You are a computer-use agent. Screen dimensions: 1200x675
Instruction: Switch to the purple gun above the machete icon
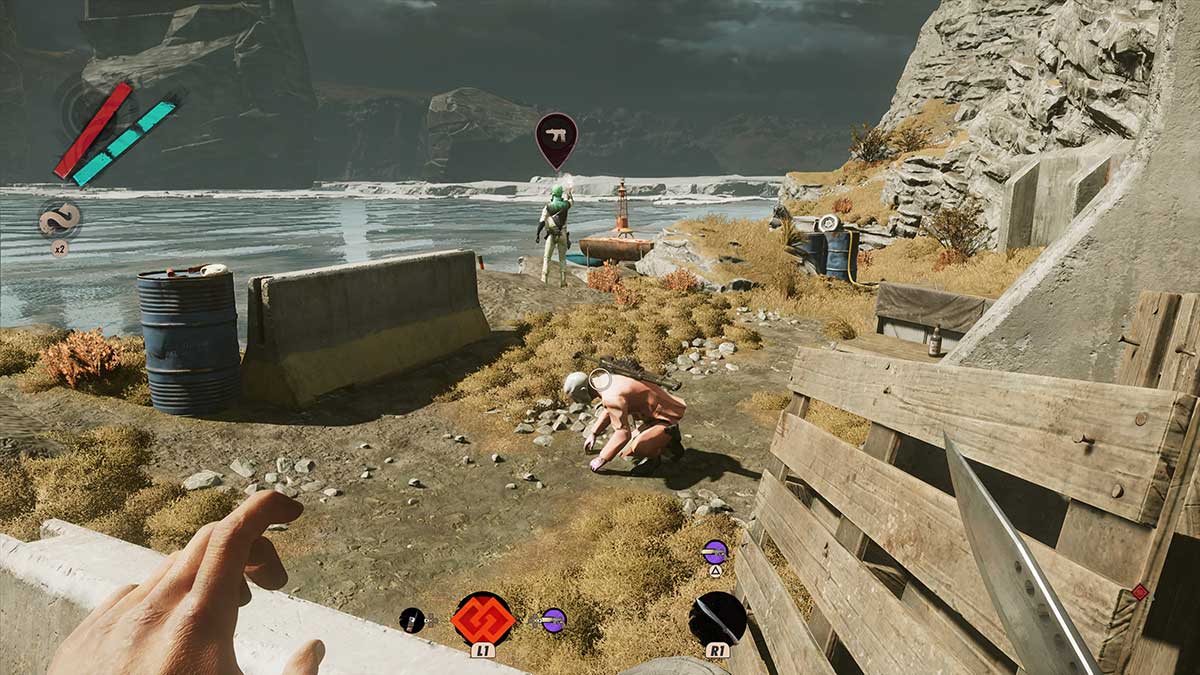[x=715, y=551]
